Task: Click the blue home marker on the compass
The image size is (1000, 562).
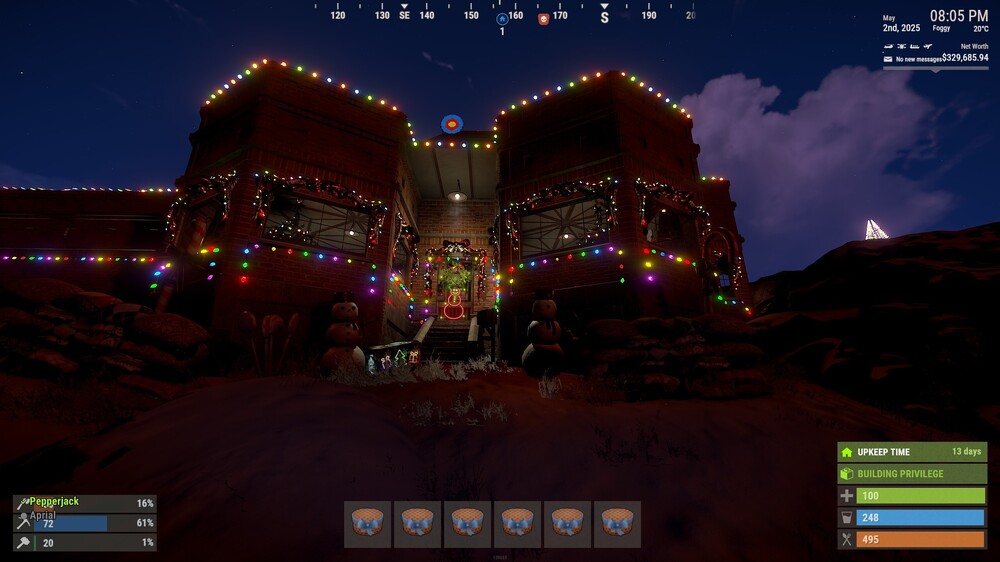Action: pos(502,18)
